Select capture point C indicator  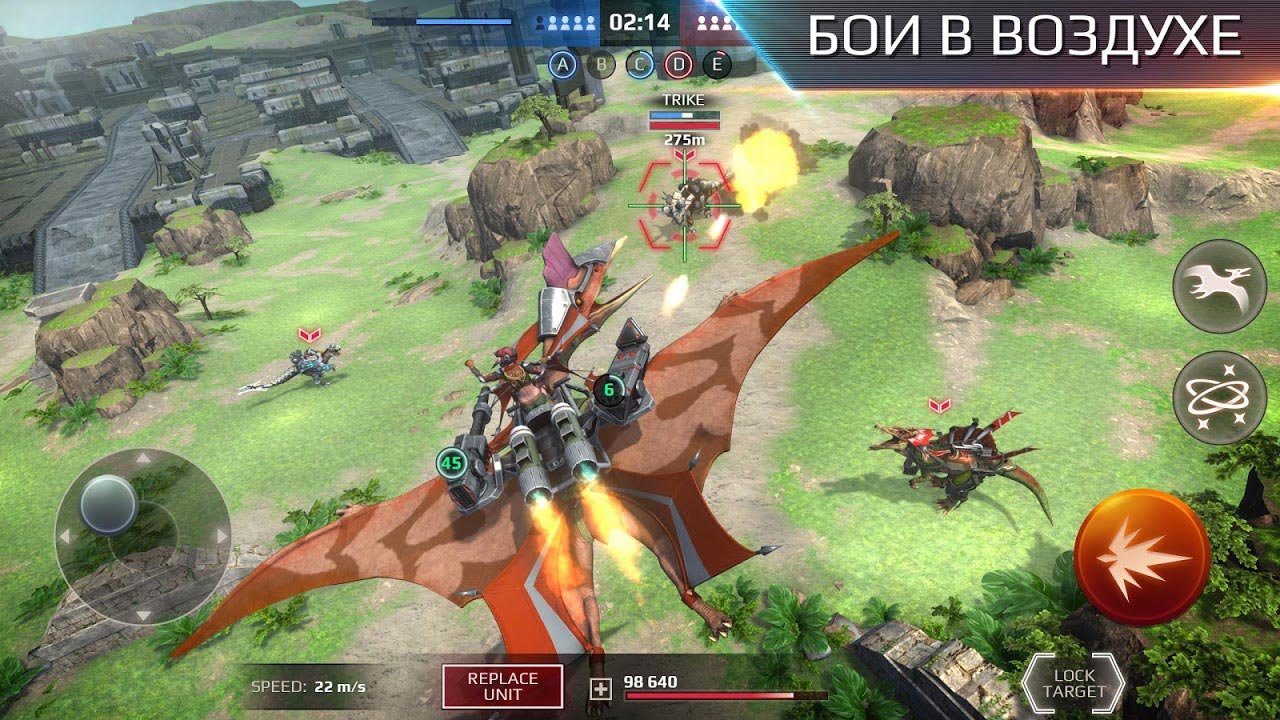640,65
